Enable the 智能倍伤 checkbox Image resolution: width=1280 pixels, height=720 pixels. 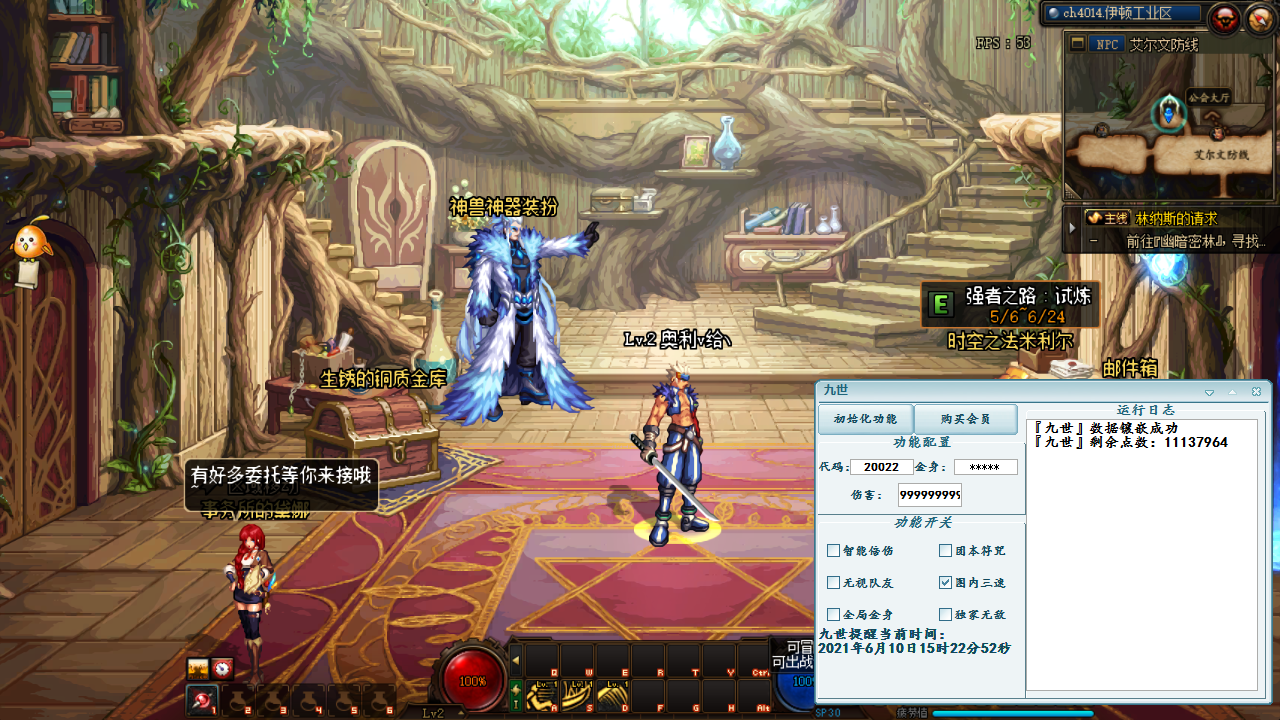tap(833, 550)
